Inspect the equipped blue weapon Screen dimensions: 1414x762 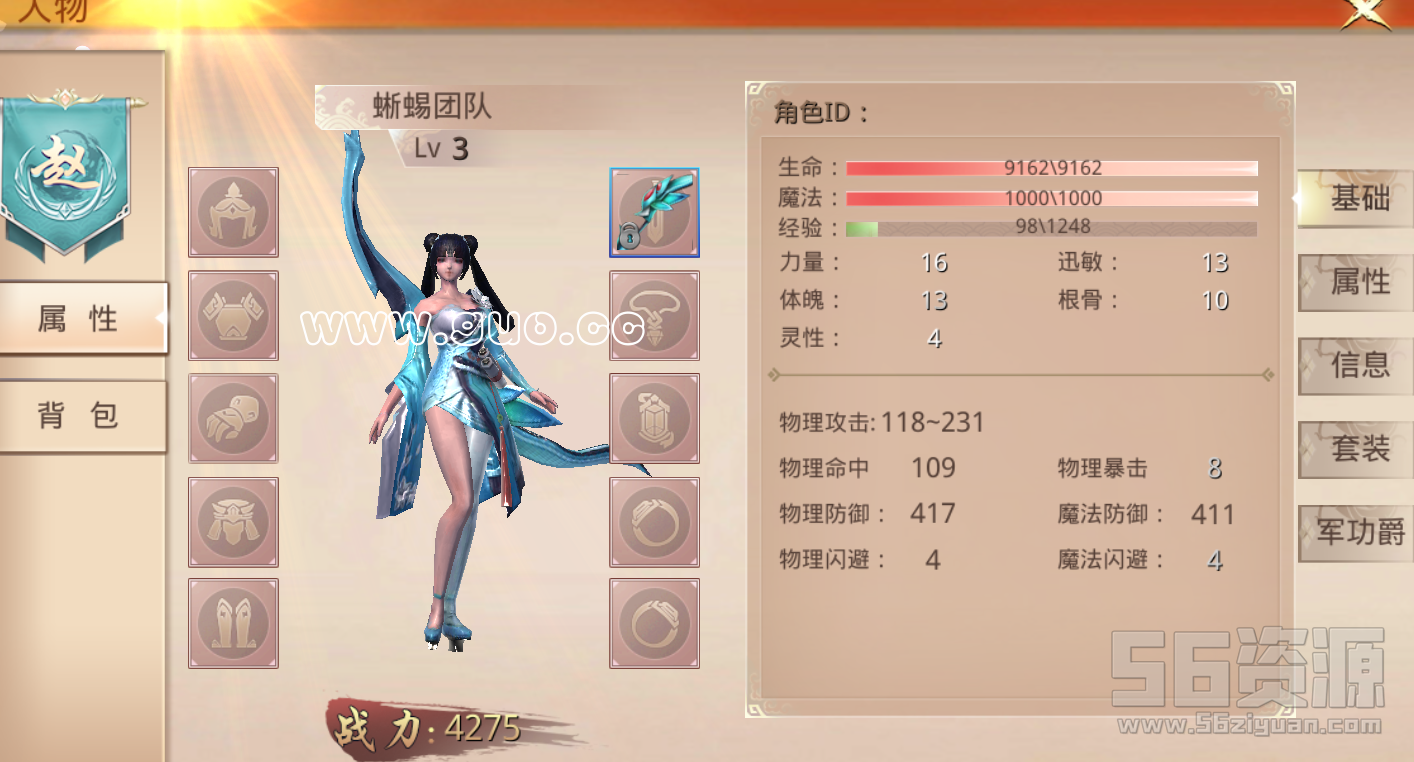(x=653, y=211)
